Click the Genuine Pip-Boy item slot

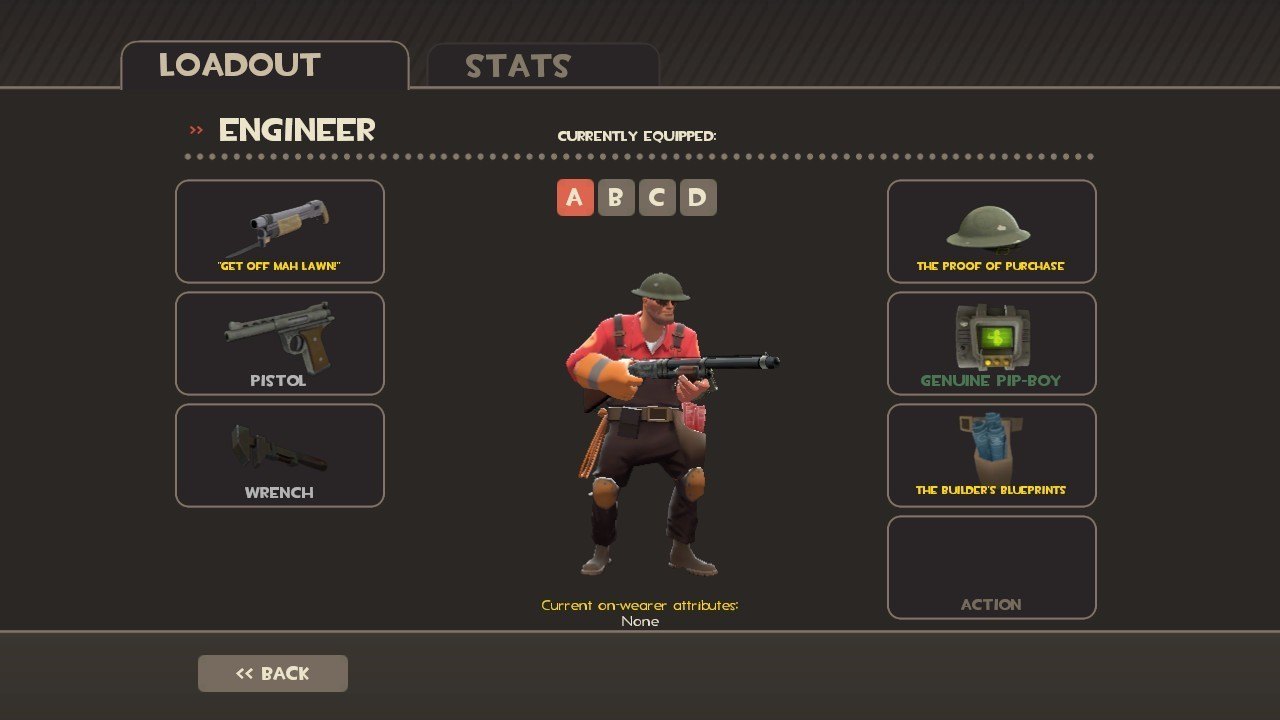(x=991, y=344)
